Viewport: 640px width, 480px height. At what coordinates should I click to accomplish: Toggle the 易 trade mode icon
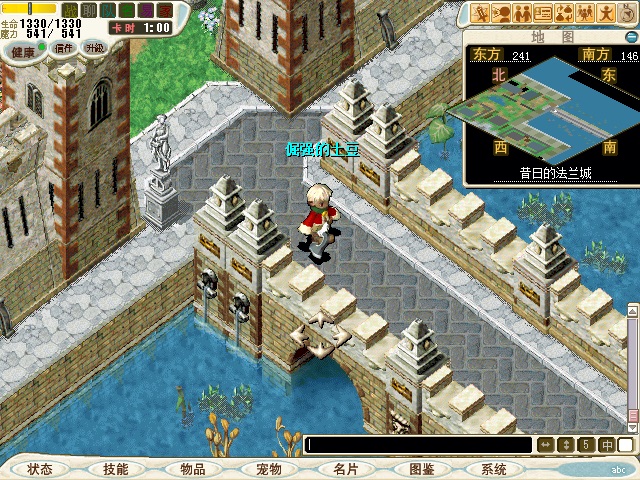click(145, 9)
